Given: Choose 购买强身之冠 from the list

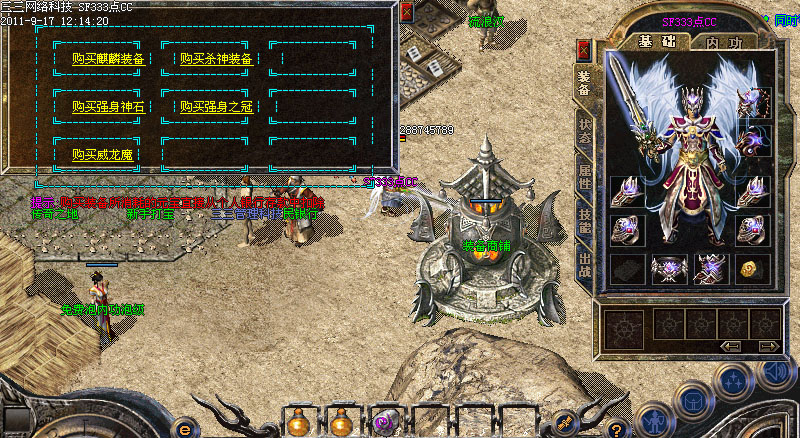Looking at the screenshot, I should tap(216, 106).
